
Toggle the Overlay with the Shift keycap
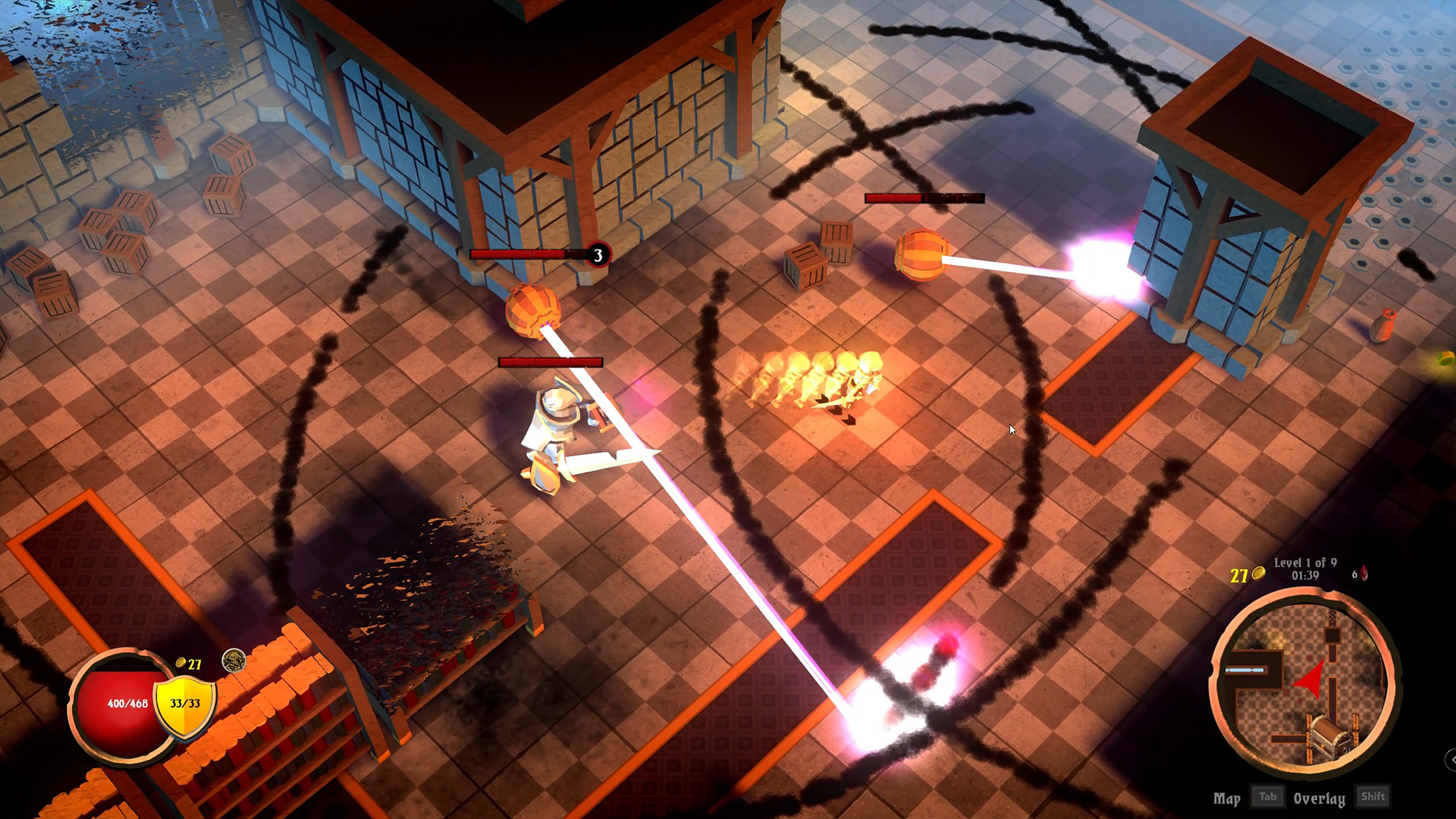[x=1374, y=796]
